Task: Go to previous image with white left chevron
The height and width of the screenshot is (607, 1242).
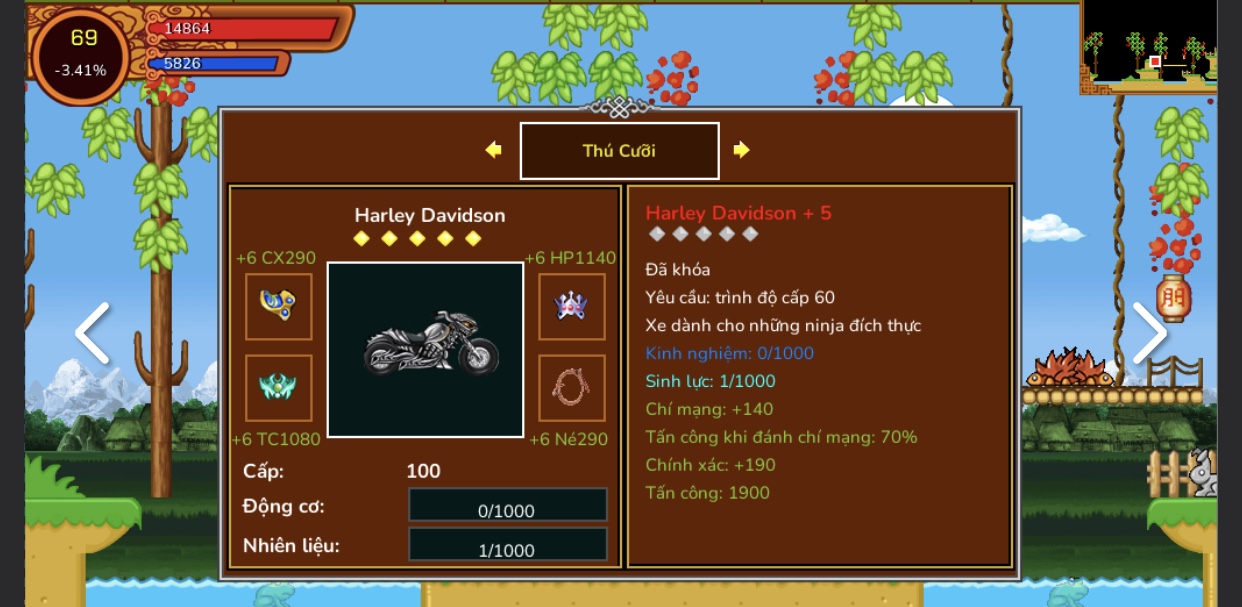Action: click(92, 334)
